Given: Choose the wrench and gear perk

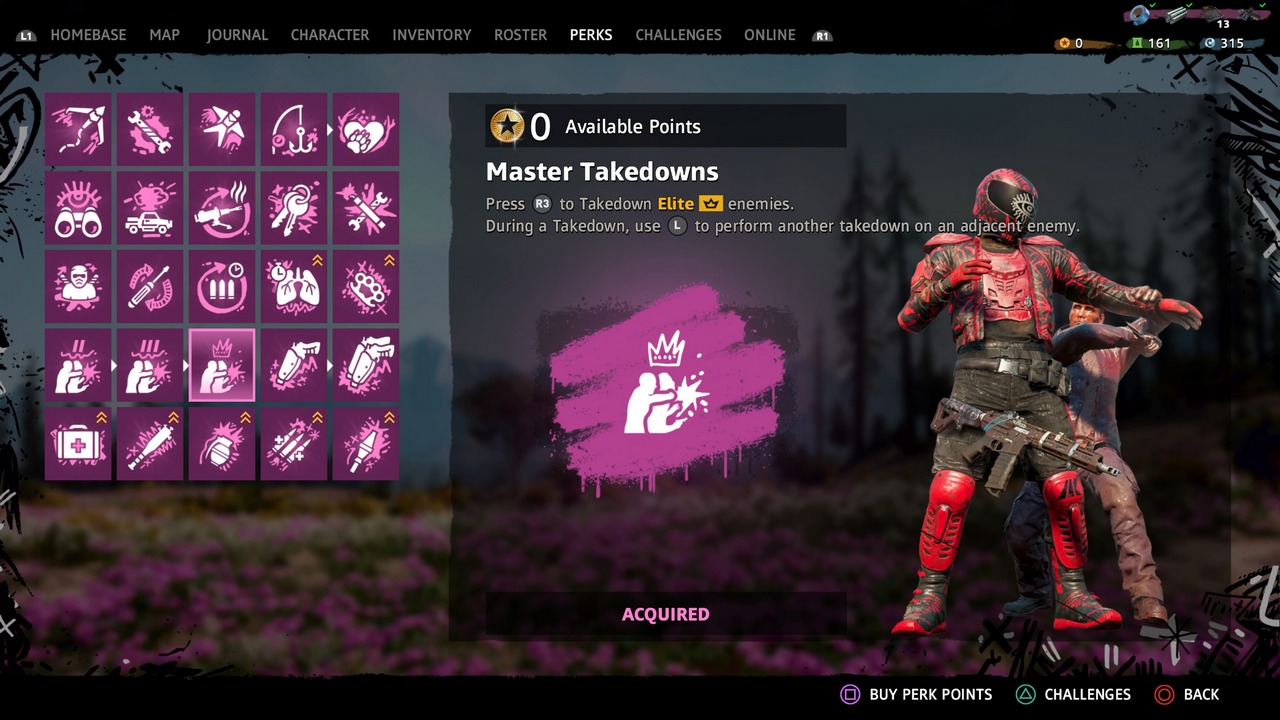Looking at the screenshot, I should (x=150, y=130).
